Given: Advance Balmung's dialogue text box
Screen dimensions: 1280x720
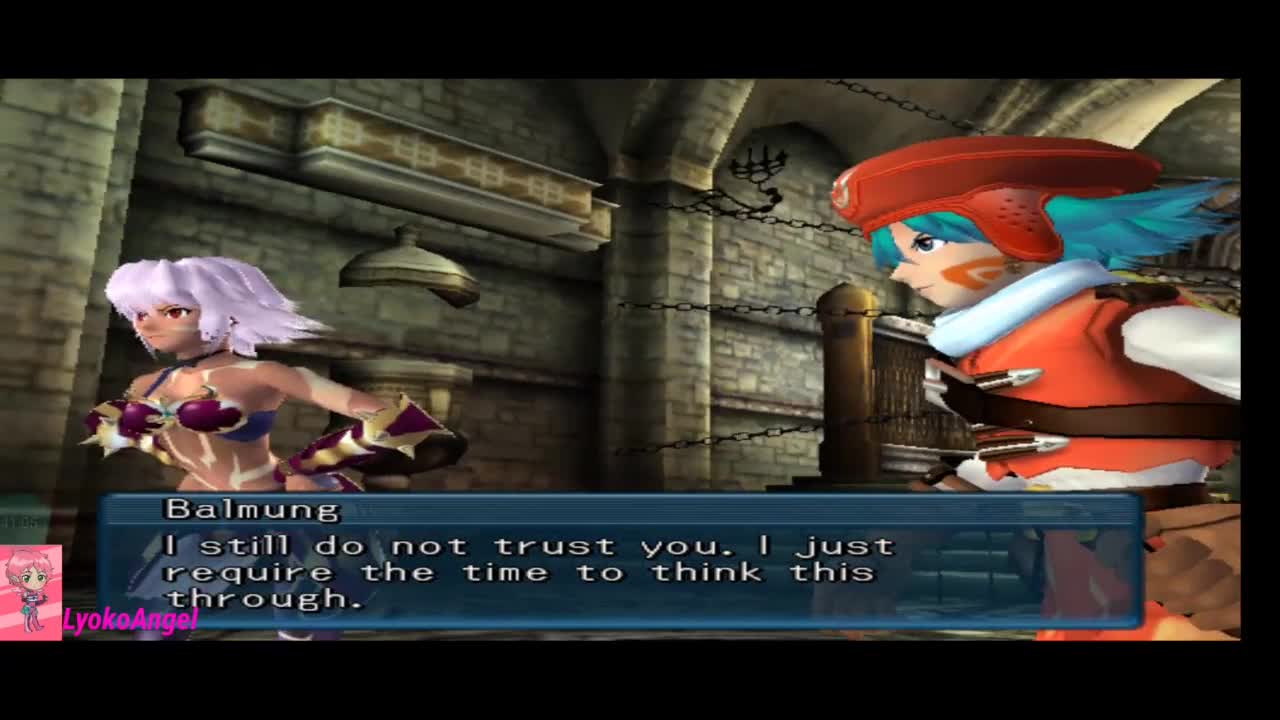Looking at the screenshot, I should [620, 561].
